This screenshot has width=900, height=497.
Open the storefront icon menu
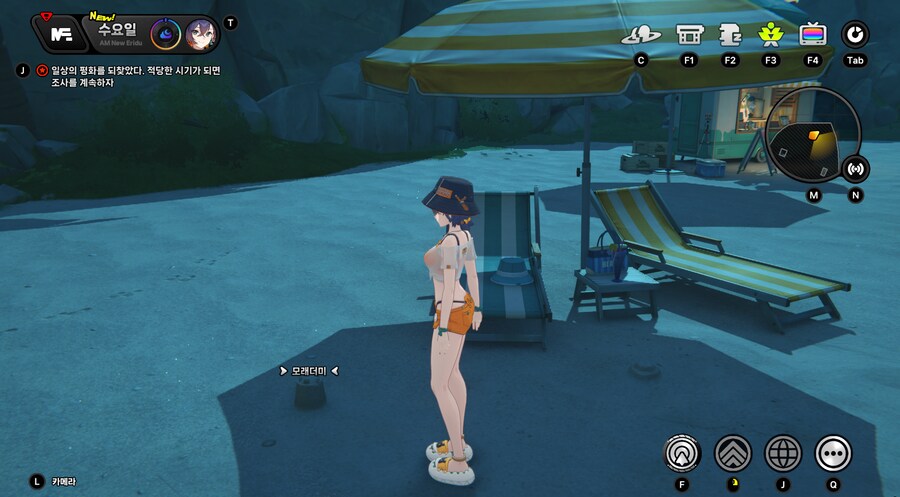tap(689, 35)
